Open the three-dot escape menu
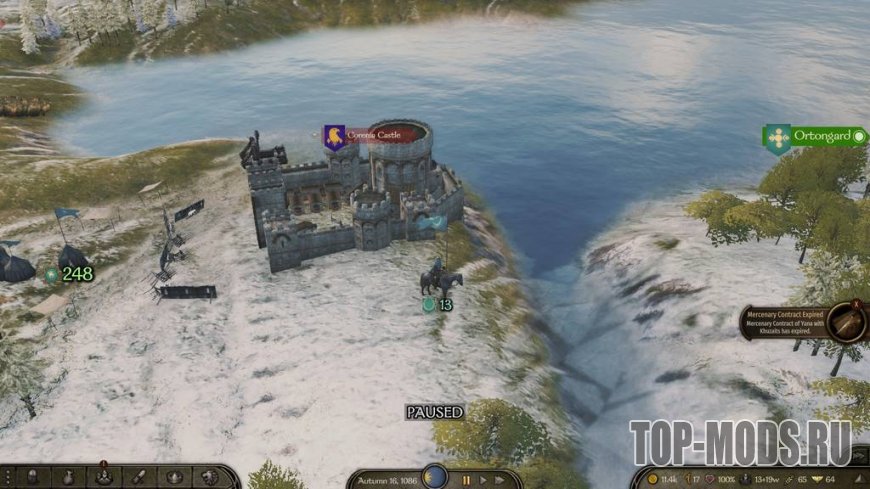Image resolution: width=870 pixels, height=489 pixels. tap(6, 477)
